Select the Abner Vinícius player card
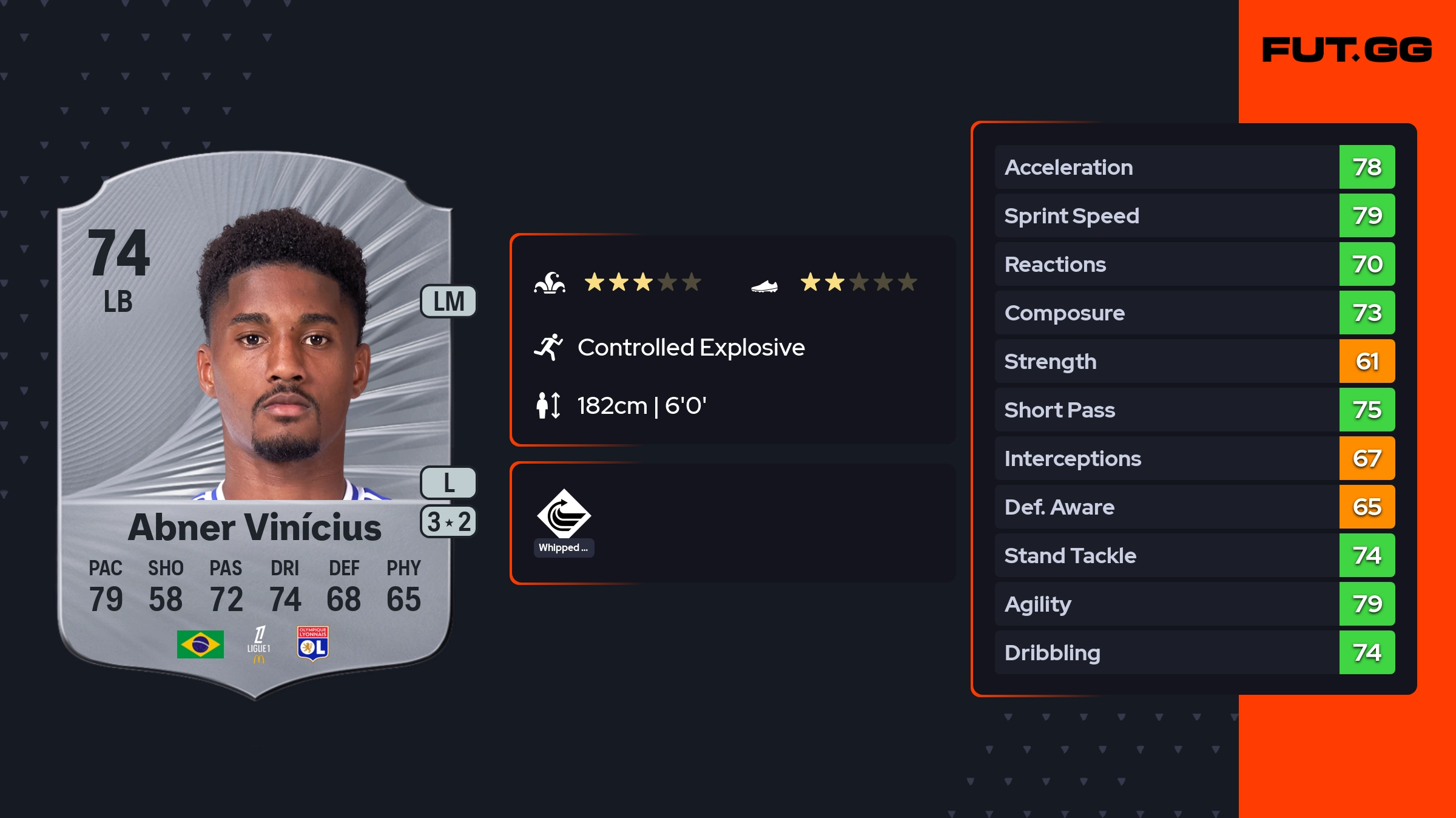Image resolution: width=1456 pixels, height=818 pixels. [x=255, y=425]
